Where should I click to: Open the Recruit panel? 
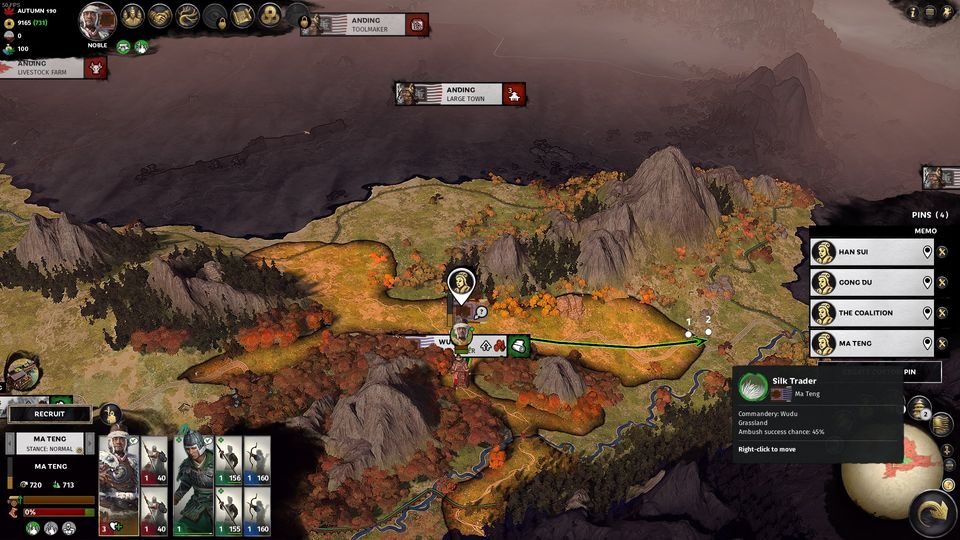tap(49, 414)
